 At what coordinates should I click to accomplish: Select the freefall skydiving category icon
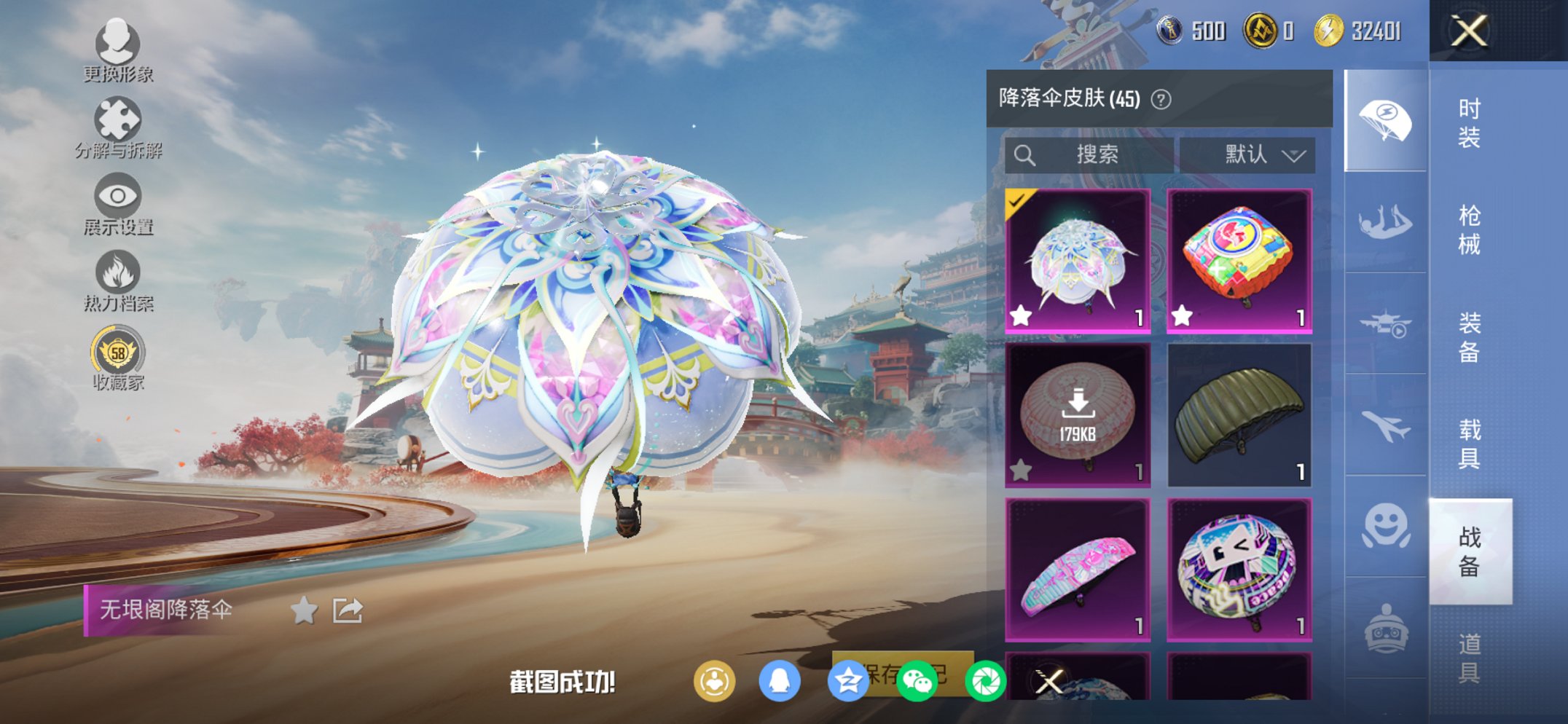click(1387, 220)
